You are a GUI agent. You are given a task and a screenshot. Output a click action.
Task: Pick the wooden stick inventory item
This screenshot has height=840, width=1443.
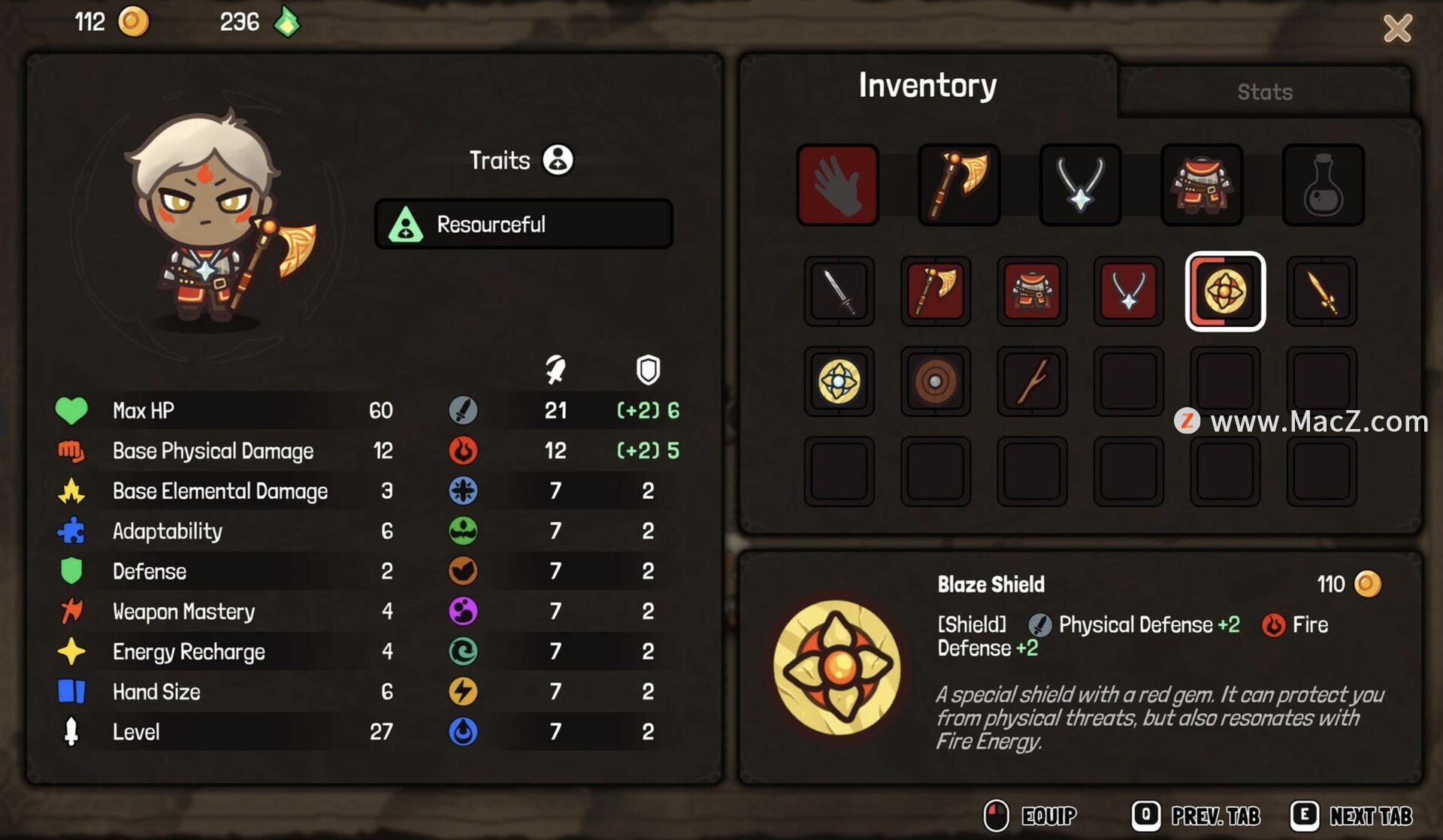coord(1031,382)
